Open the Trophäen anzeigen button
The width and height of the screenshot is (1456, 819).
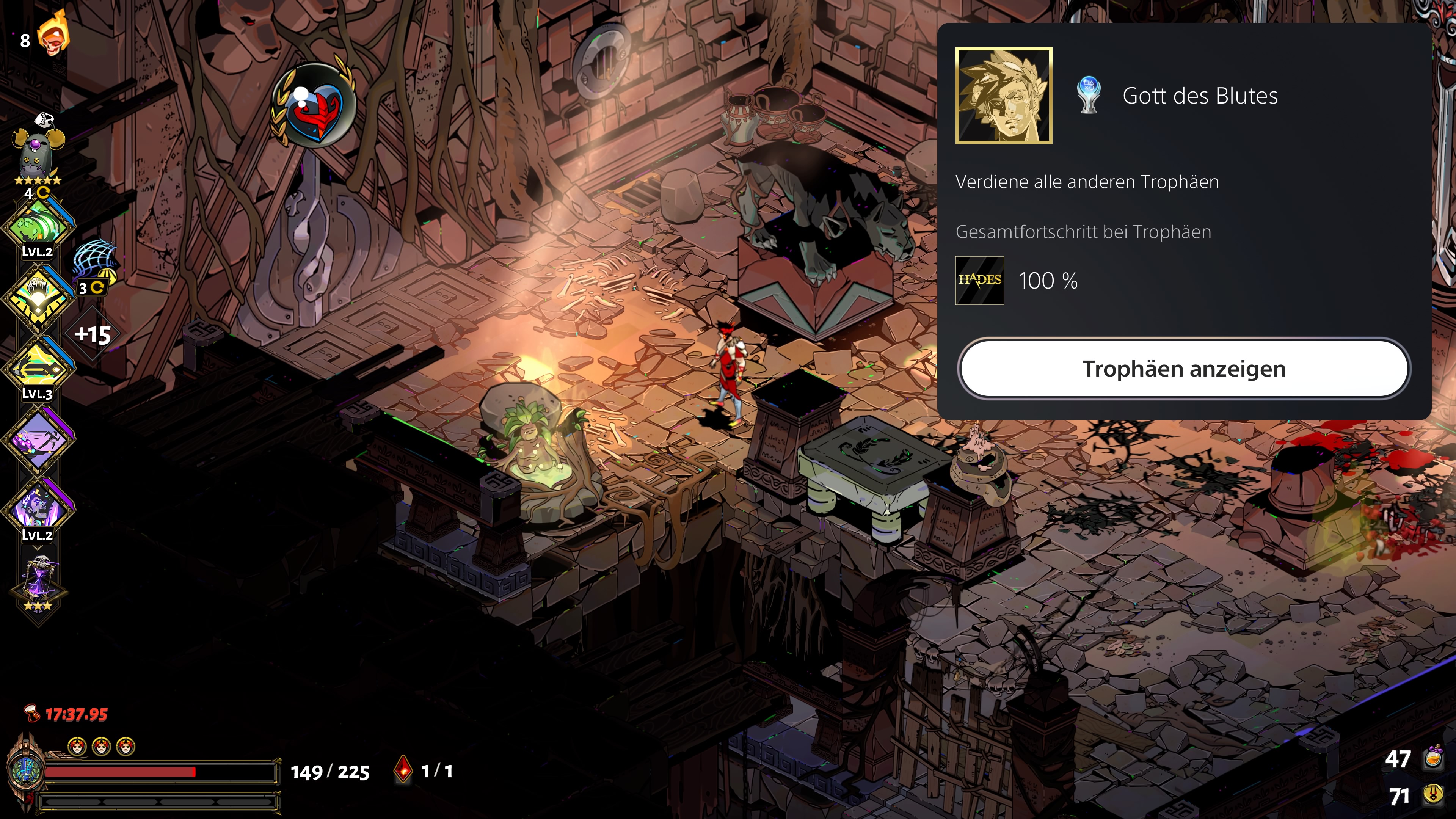click(x=1183, y=369)
